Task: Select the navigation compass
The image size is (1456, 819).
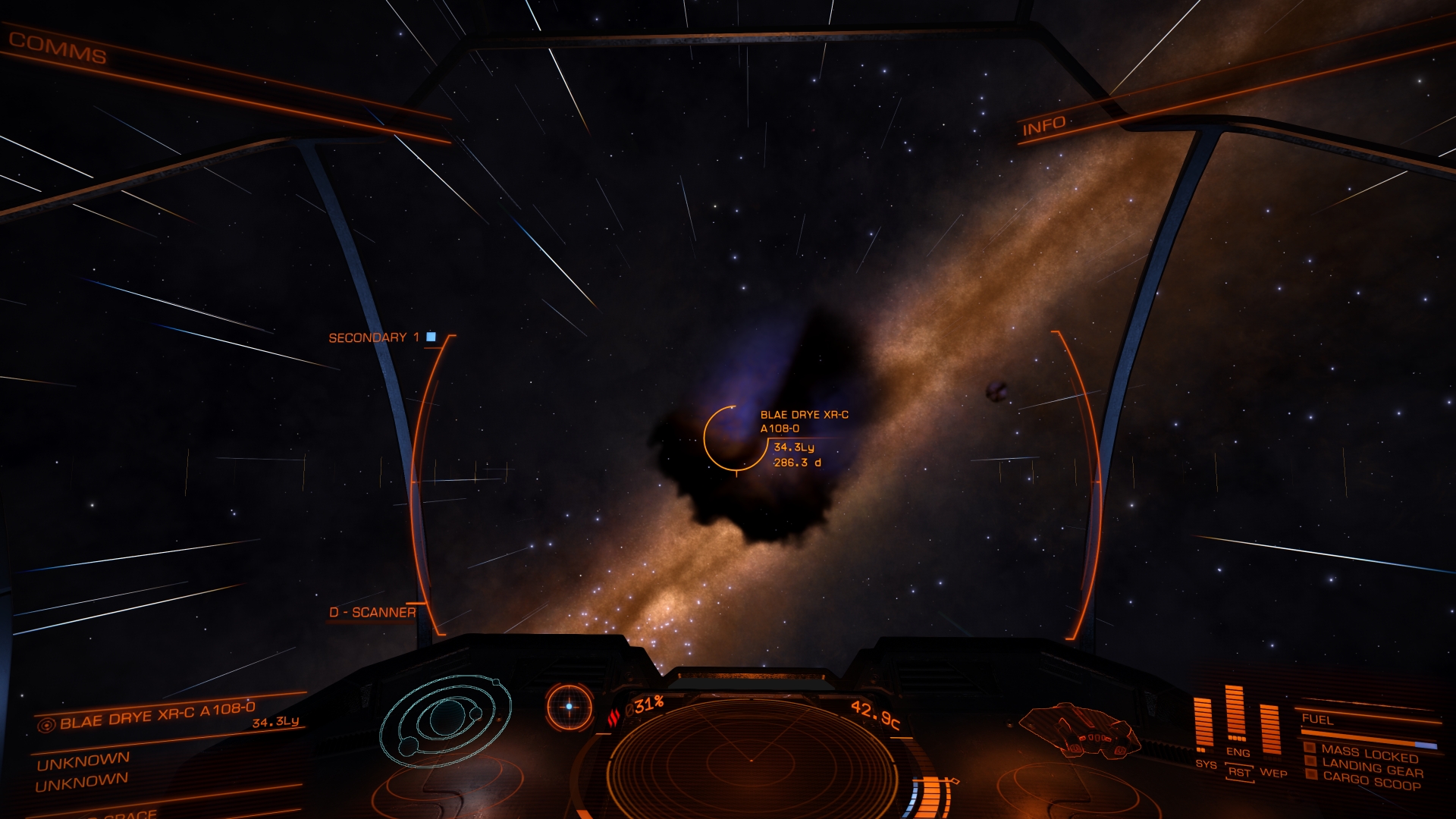Action: 570,707
